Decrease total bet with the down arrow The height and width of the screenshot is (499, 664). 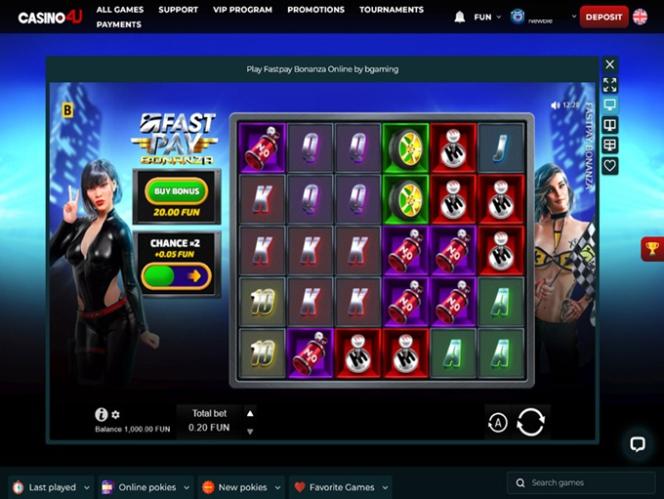[x=250, y=431]
